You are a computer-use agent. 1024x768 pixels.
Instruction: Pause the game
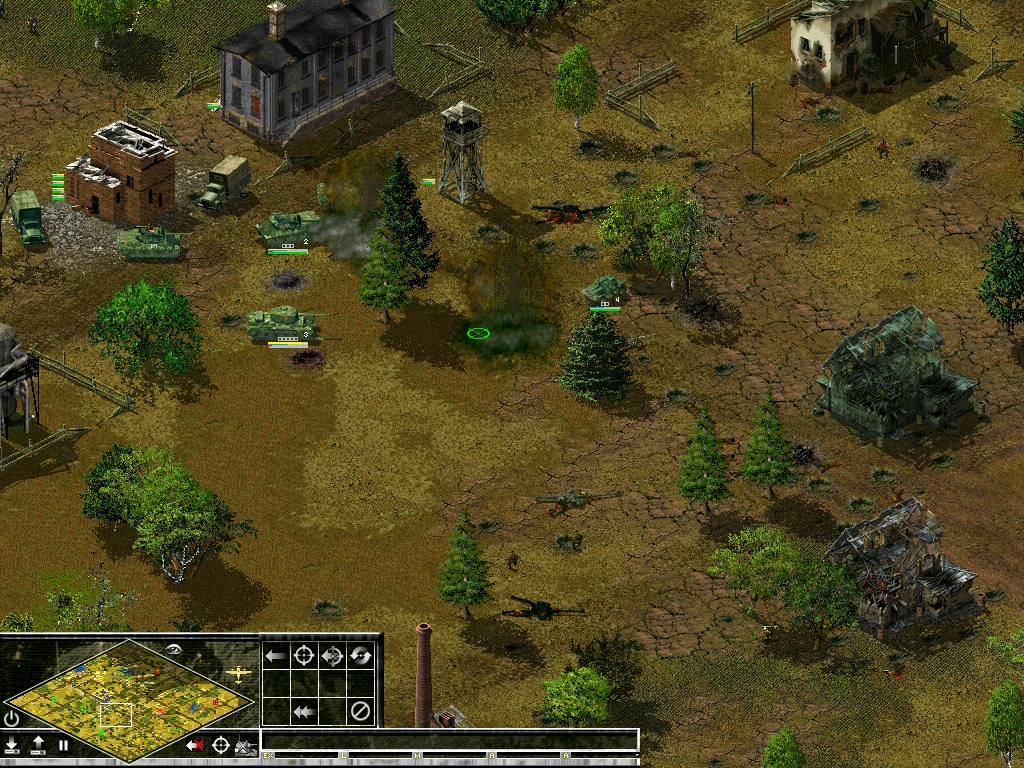pos(63,745)
